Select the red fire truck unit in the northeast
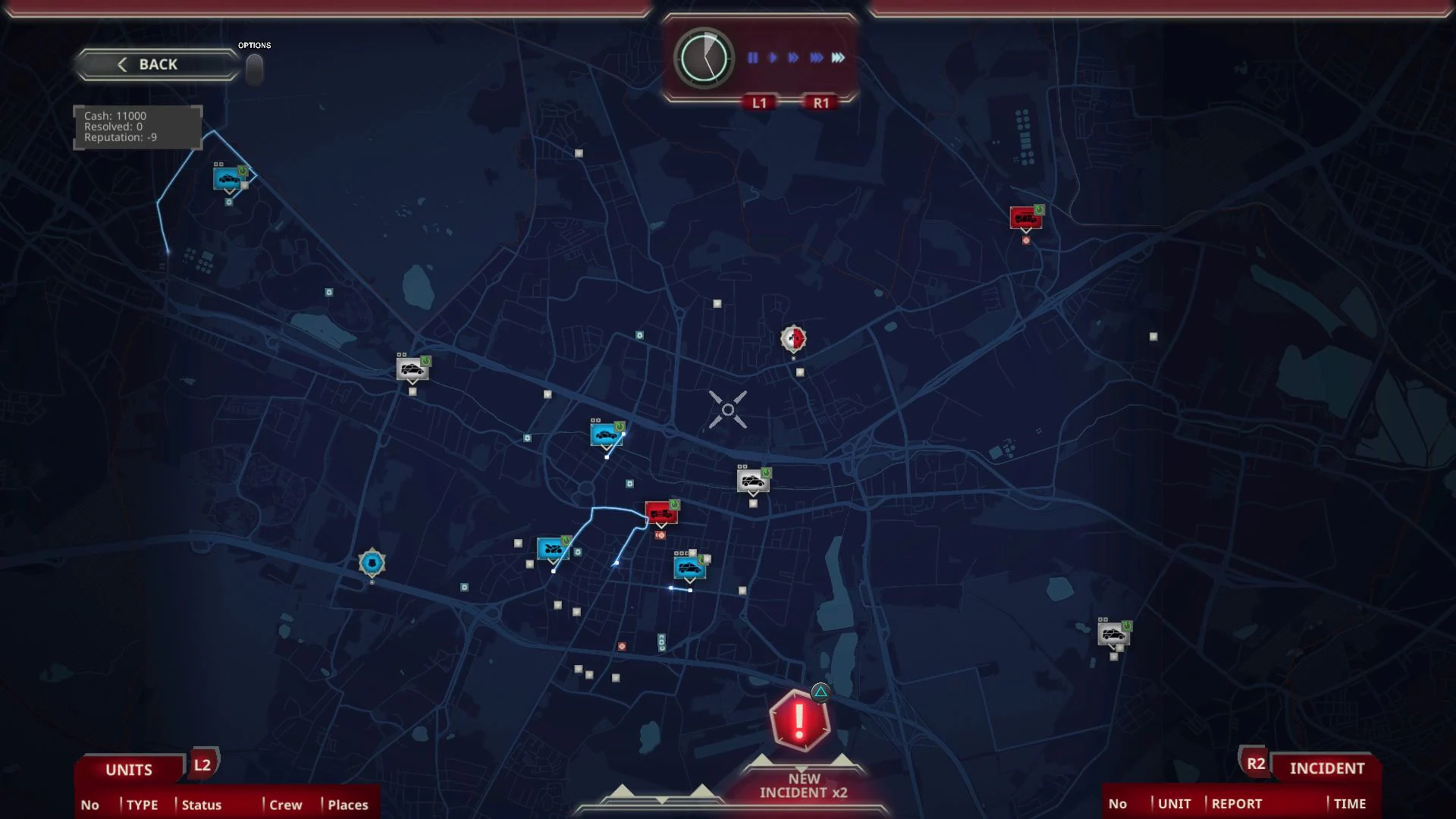Image resolution: width=1456 pixels, height=819 pixels. [x=1027, y=218]
